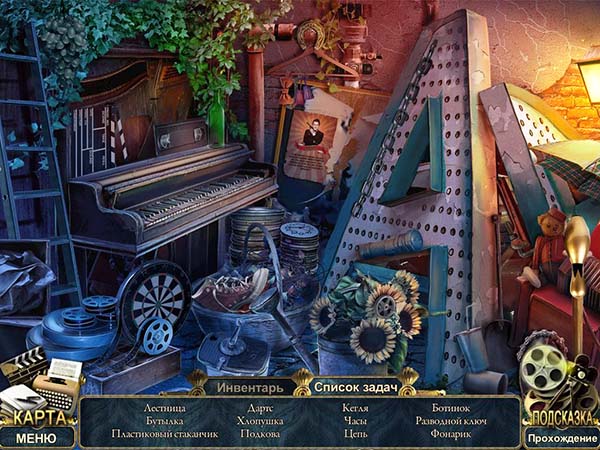600x450 pixels.
Task: Use the Подсказка hint button
Action: pyautogui.click(x=562, y=418)
